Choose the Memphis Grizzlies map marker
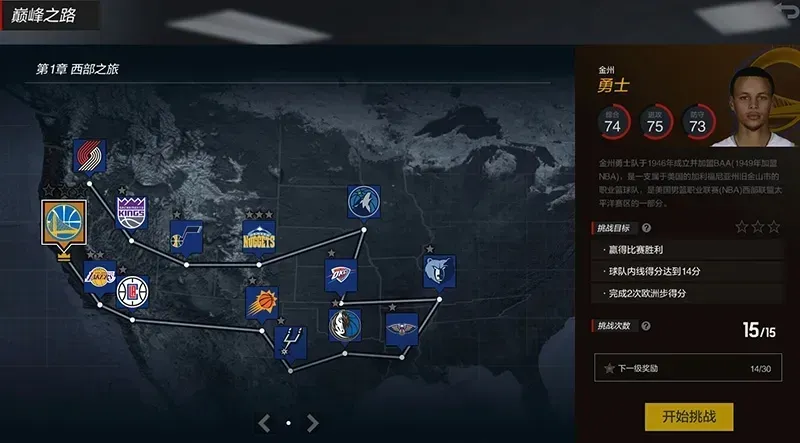Screen dimensions: 800x443 tap(438, 270)
